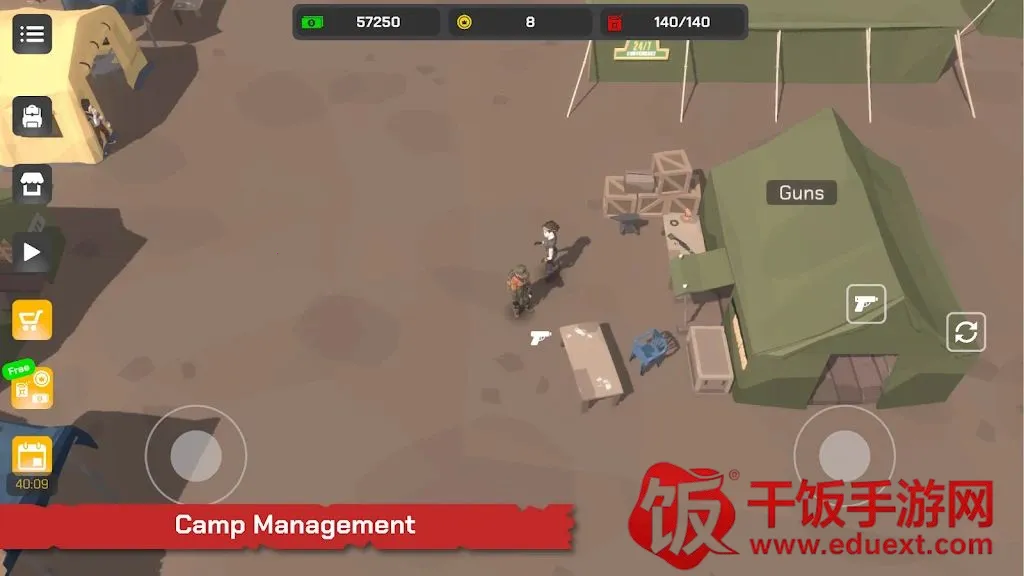The height and width of the screenshot is (576, 1024).
Task: Tap the right aiming joystick
Action: click(x=844, y=456)
